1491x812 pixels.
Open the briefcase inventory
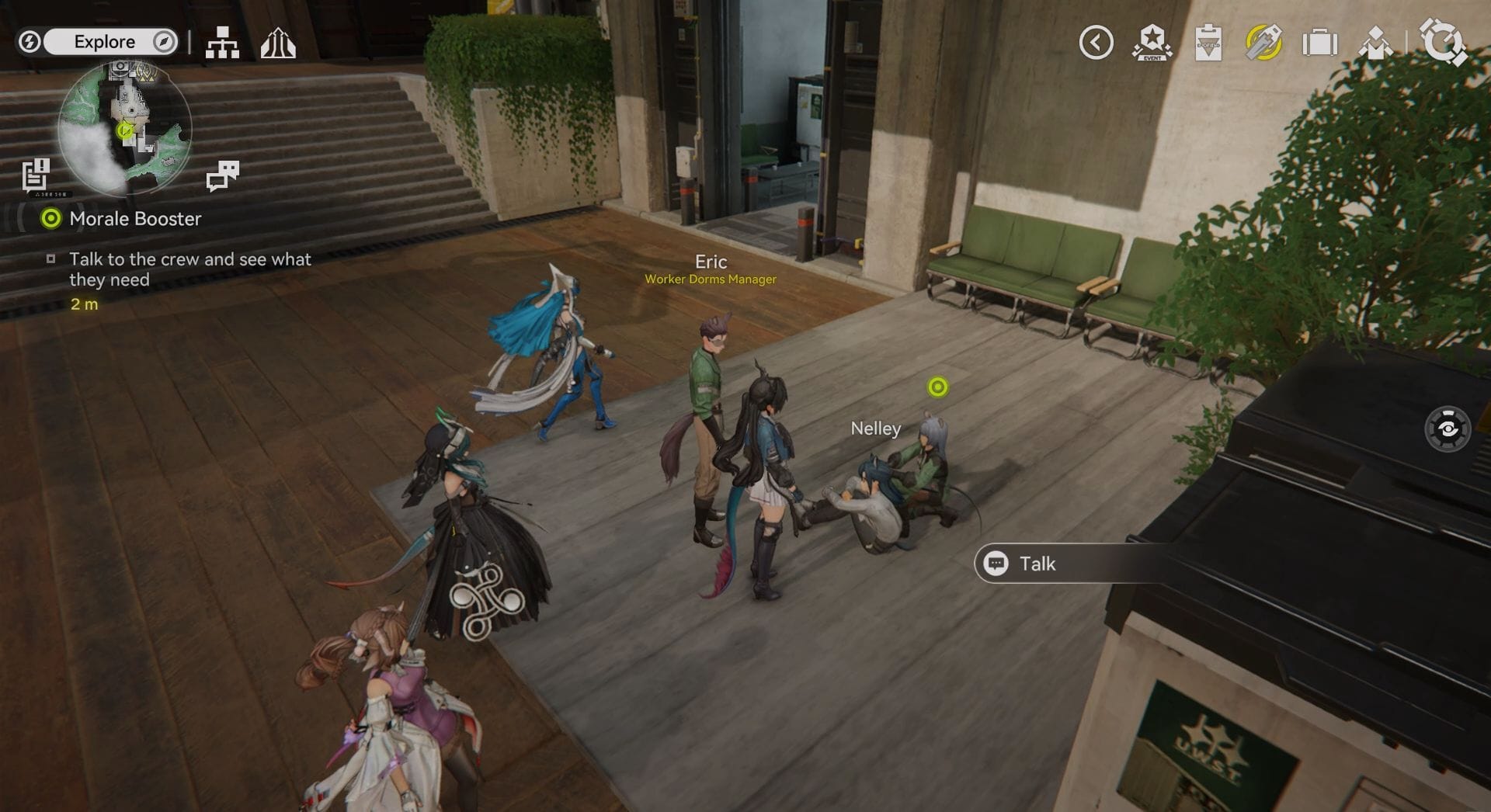click(x=1319, y=43)
